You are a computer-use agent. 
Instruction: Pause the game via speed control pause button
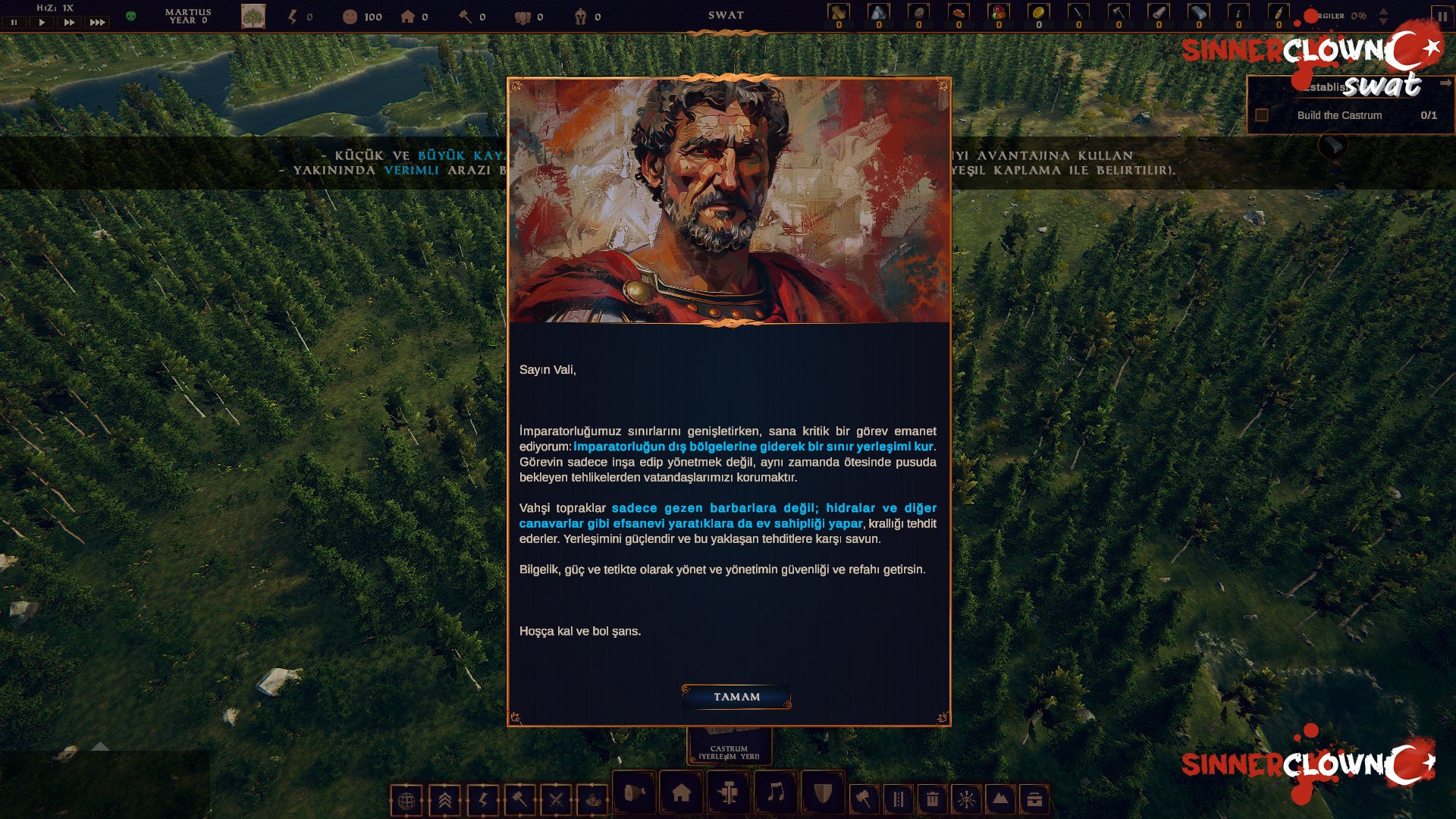[14, 22]
